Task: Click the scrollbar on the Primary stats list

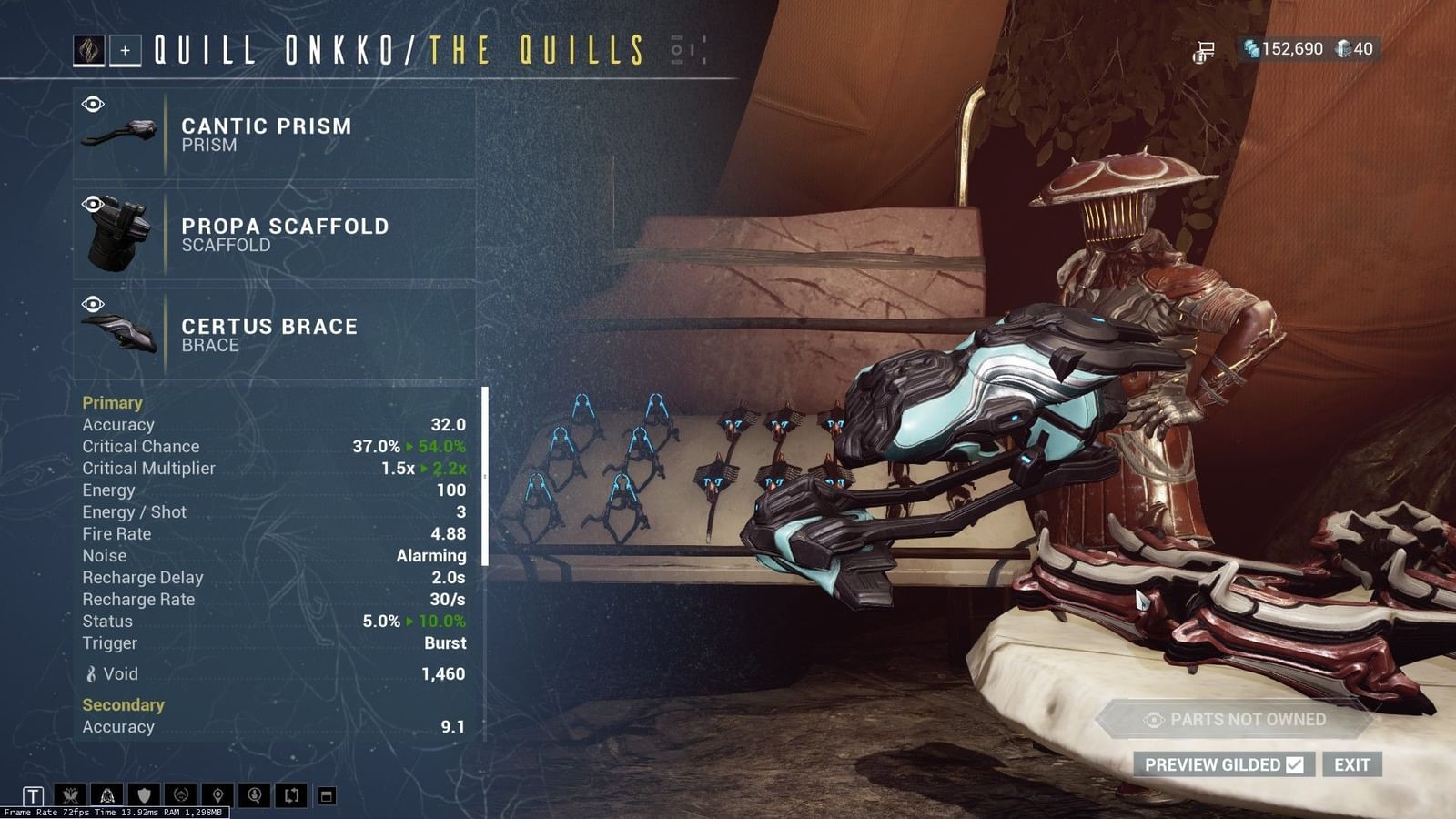Action: click(x=483, y=473)
